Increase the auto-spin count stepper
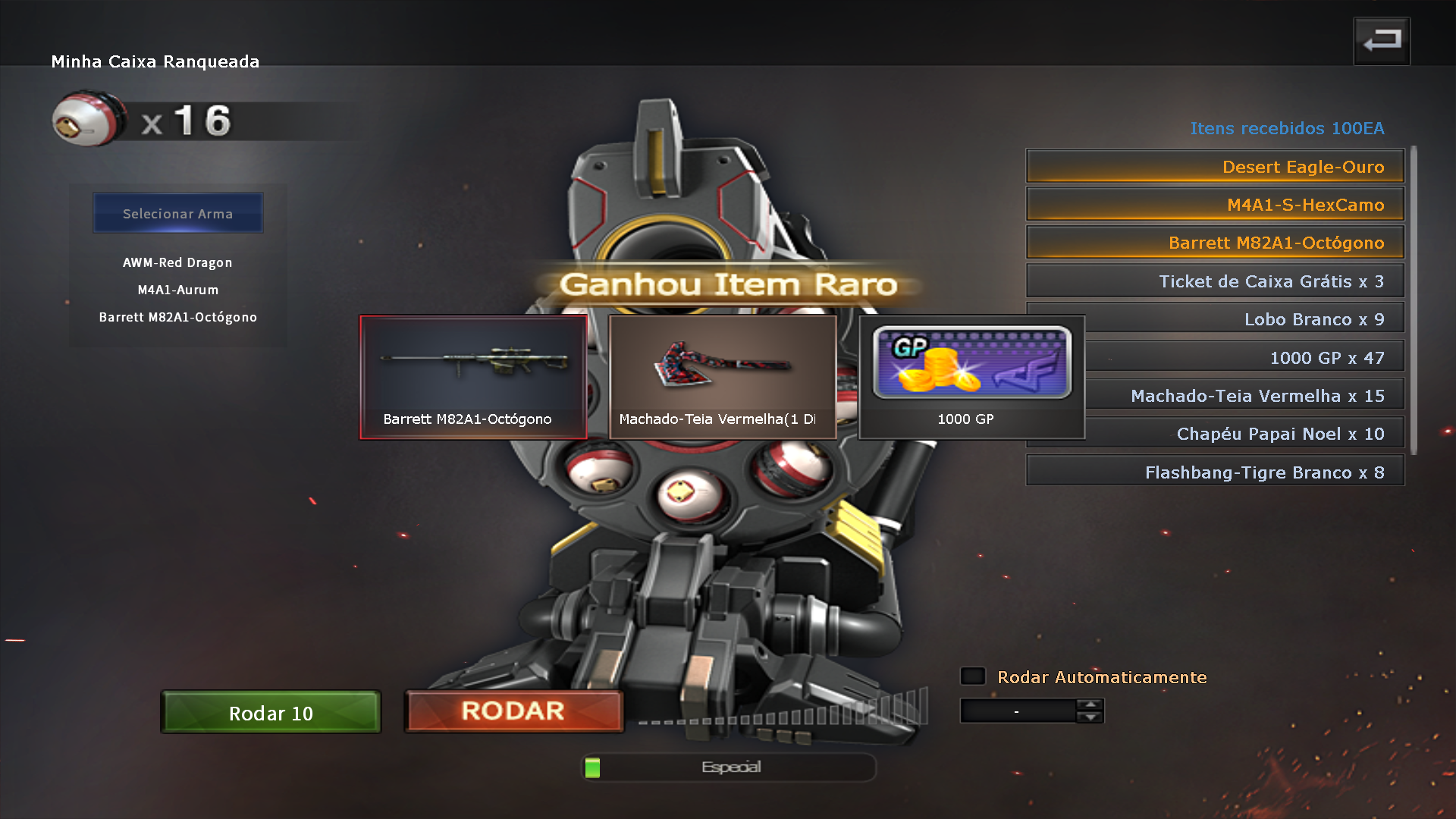 point(1090,704)
